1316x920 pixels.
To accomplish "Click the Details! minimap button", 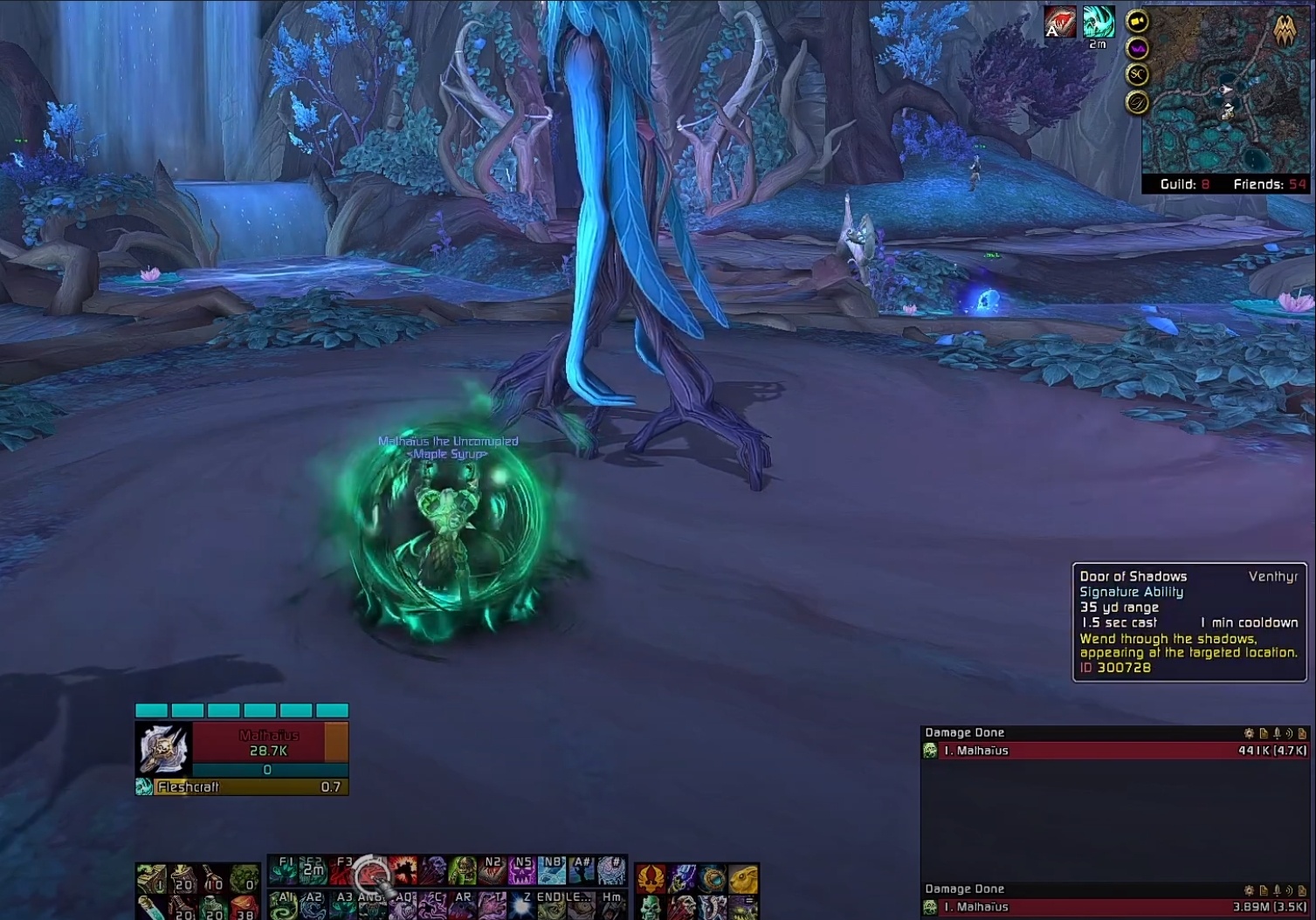I will point(1137,101).
